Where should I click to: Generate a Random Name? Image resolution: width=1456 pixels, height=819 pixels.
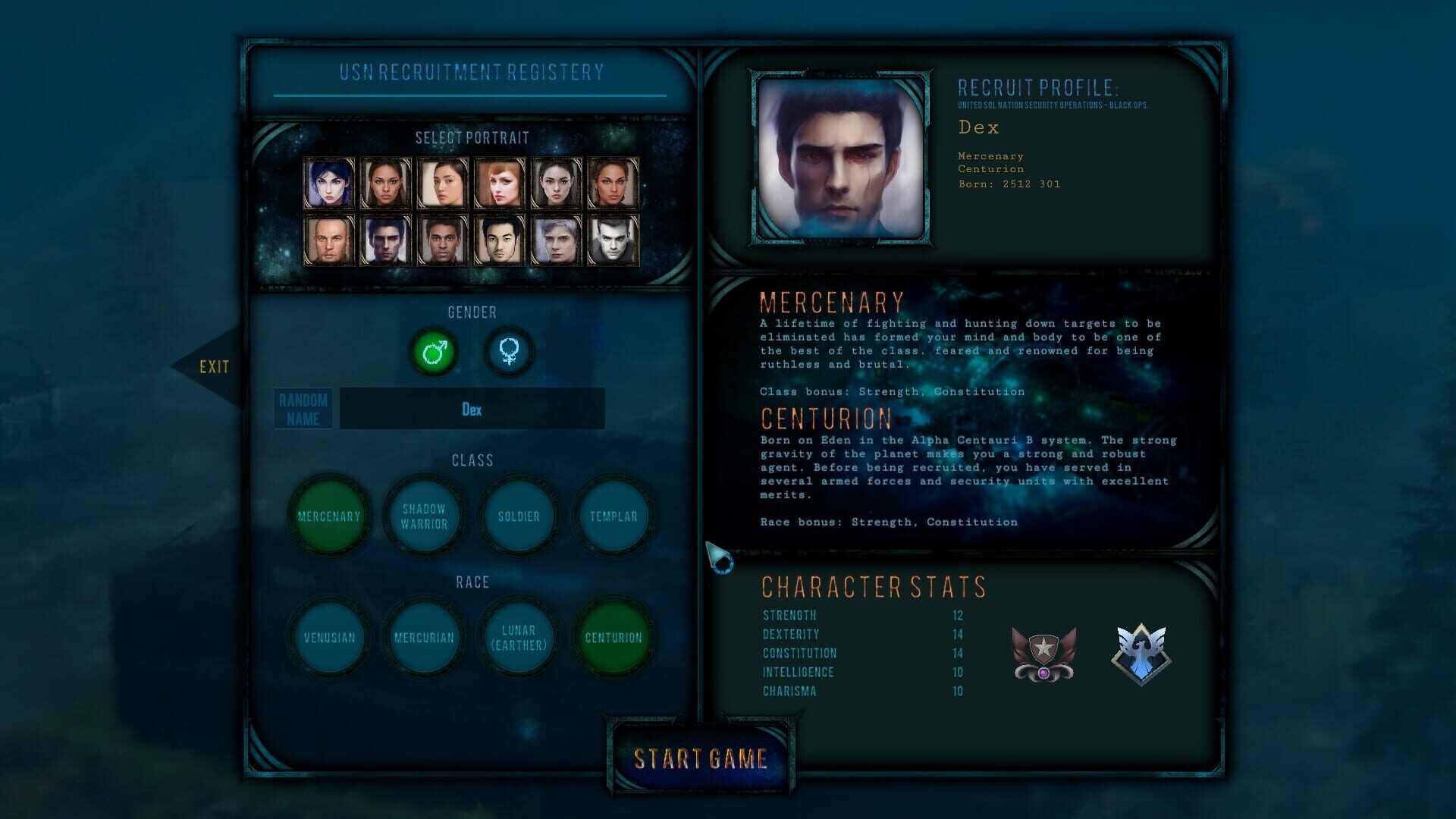(303, 408)
